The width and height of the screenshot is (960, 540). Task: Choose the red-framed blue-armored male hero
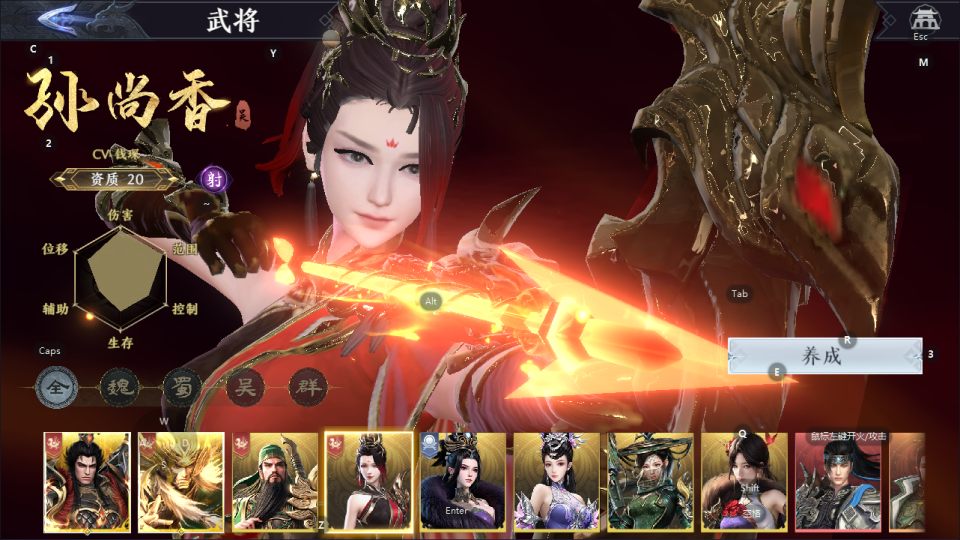[x=838, y=481]
